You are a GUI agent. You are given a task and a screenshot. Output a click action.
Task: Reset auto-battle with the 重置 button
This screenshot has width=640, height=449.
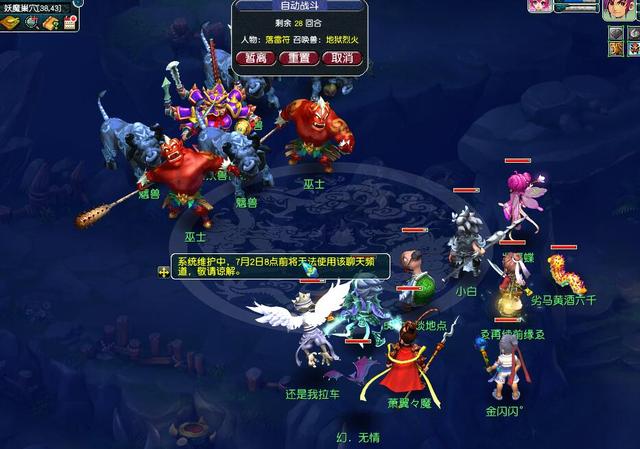(x=298, y=58)
